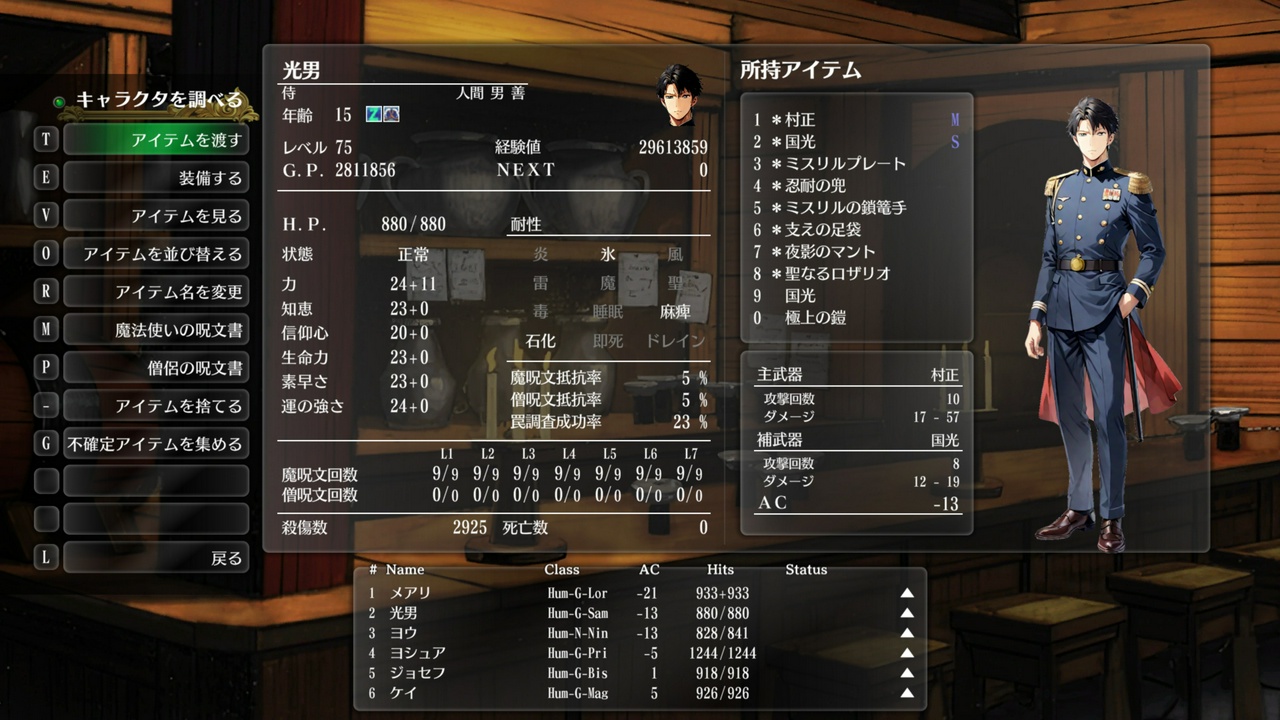Click the G shortcut icon beside 不確定アイテムを集める
The width and height of the screenshot is (1280, 720).
point(44,443)
